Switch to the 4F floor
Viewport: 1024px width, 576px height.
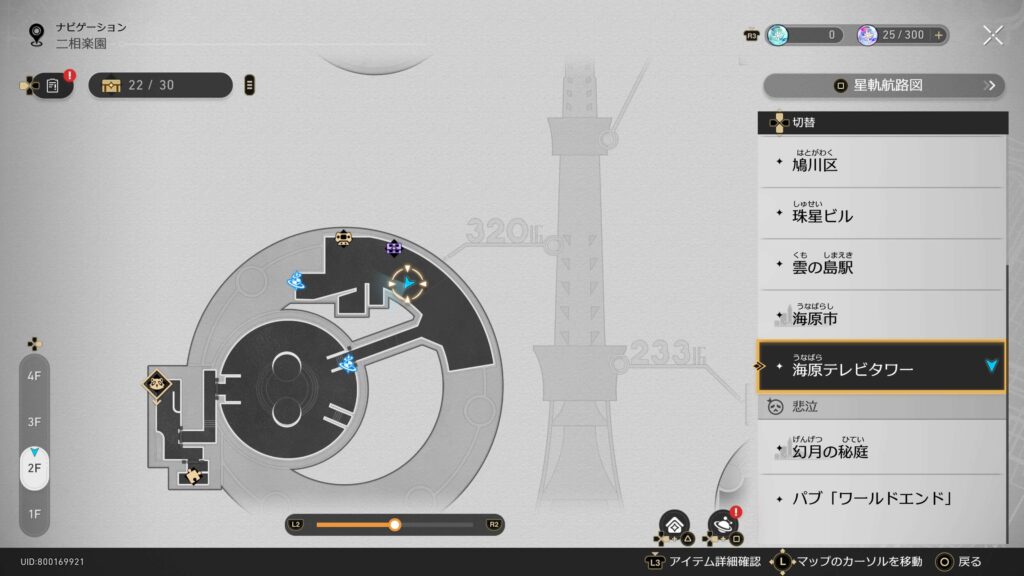click(34, 376)
